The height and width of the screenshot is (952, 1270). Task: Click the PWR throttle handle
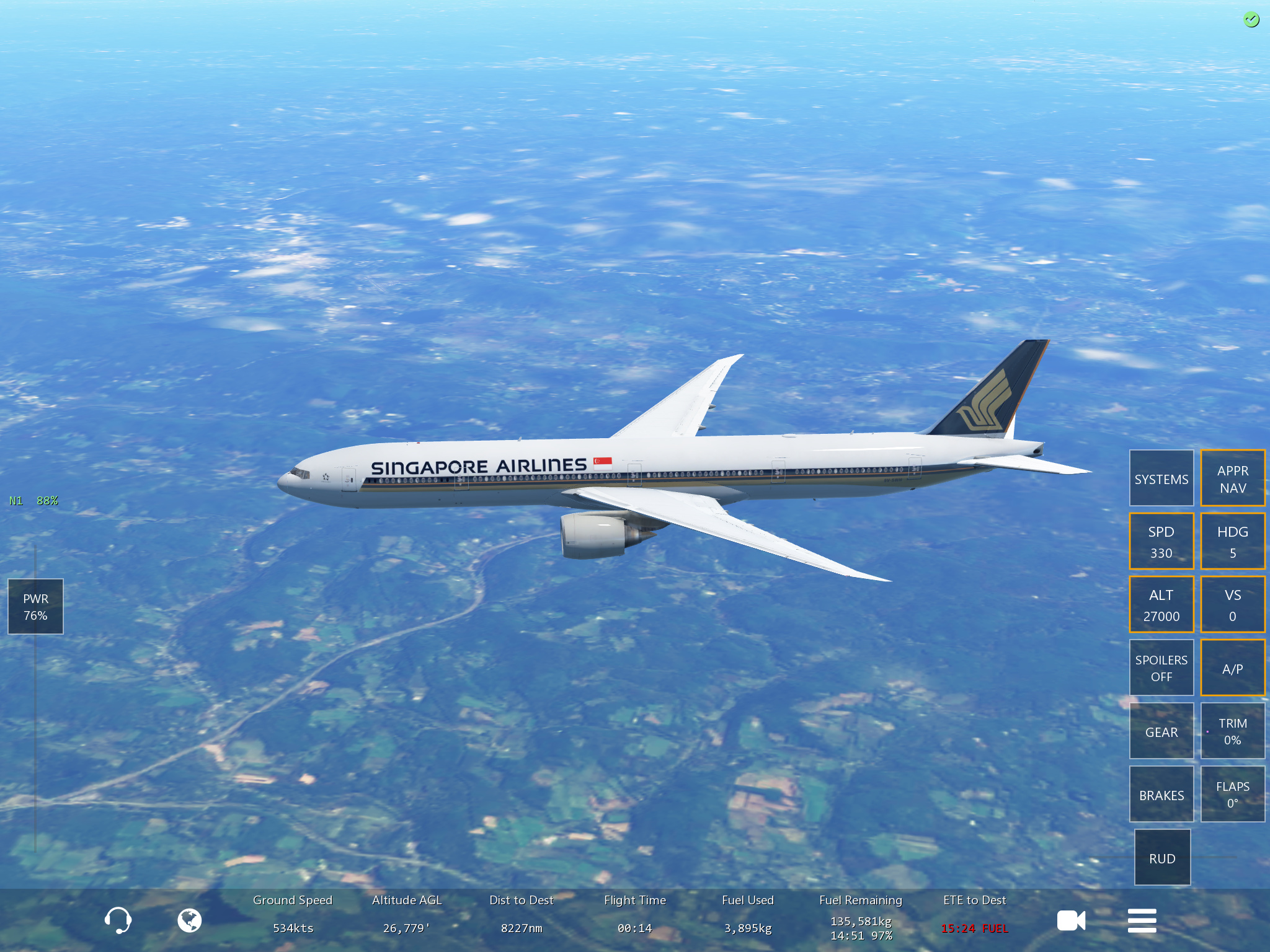coord(35,607)
